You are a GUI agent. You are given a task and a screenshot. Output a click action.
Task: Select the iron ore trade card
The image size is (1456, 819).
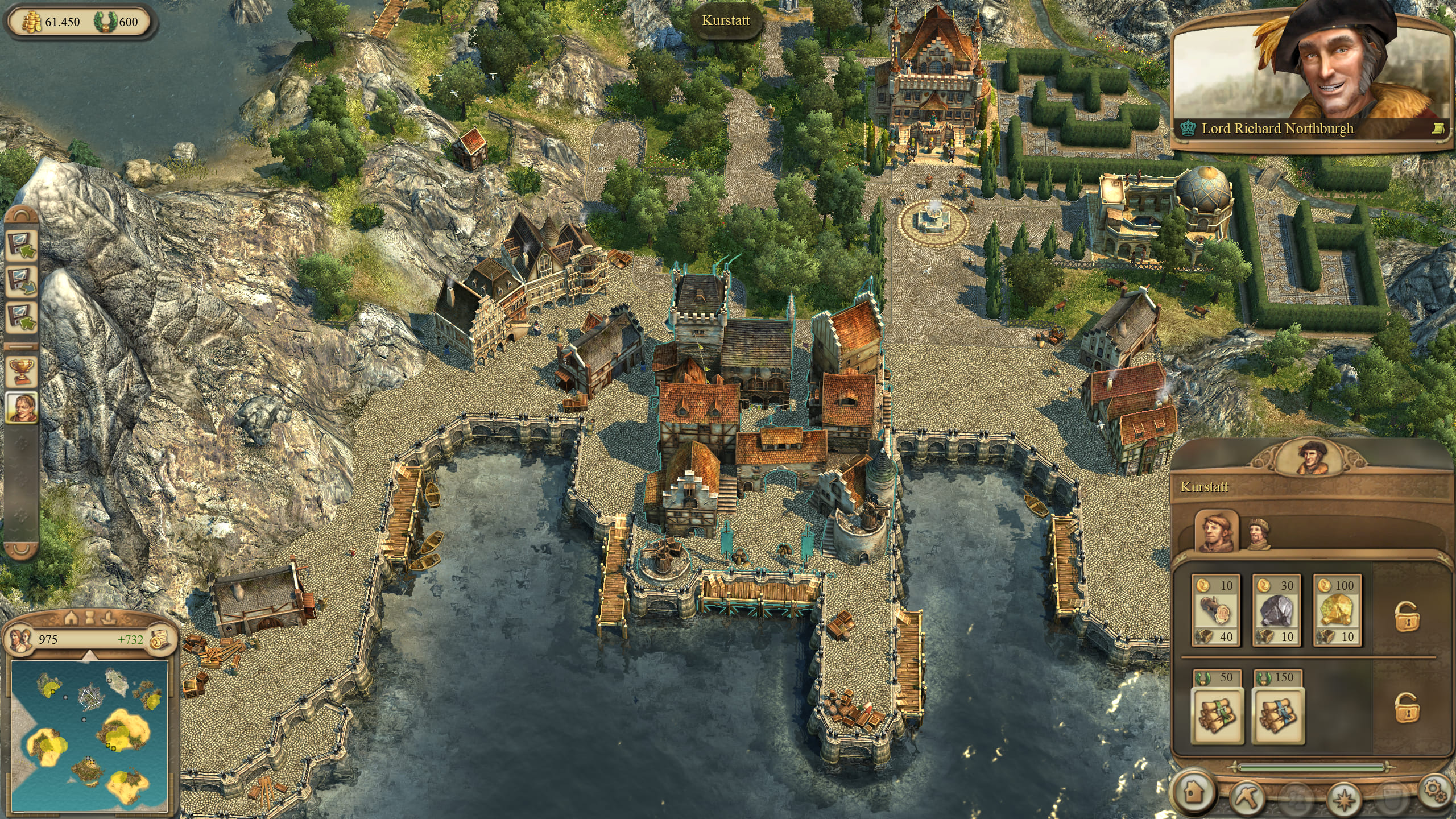[x=1276, y=610]
